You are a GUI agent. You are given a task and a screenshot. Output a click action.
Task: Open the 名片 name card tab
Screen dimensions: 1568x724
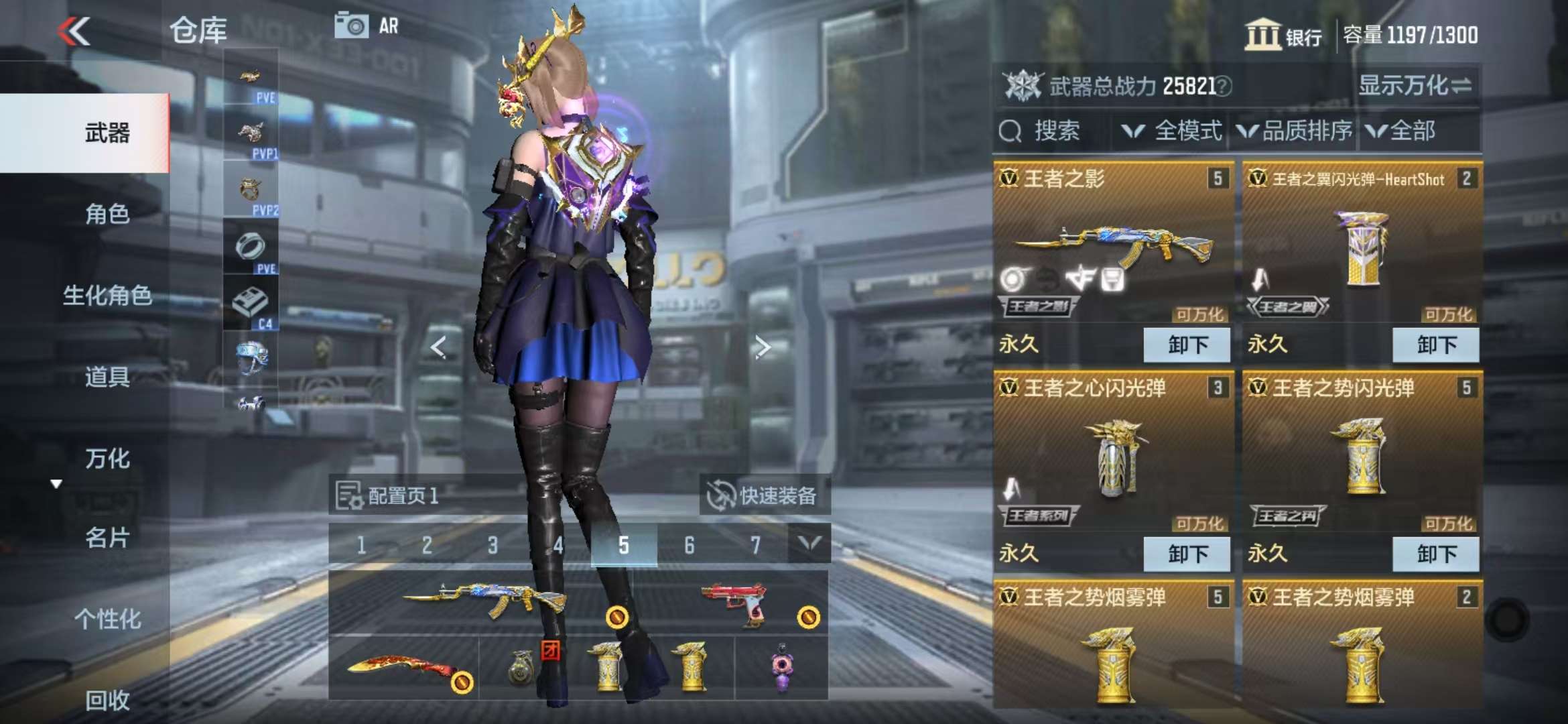click(107, 538)
